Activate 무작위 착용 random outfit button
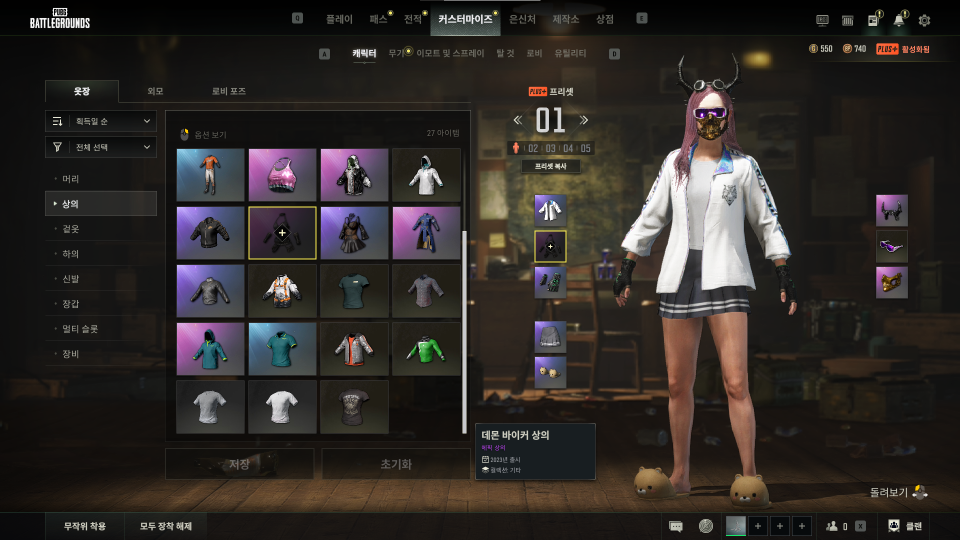This screenshot has height=540, width=960. point(85,526)
